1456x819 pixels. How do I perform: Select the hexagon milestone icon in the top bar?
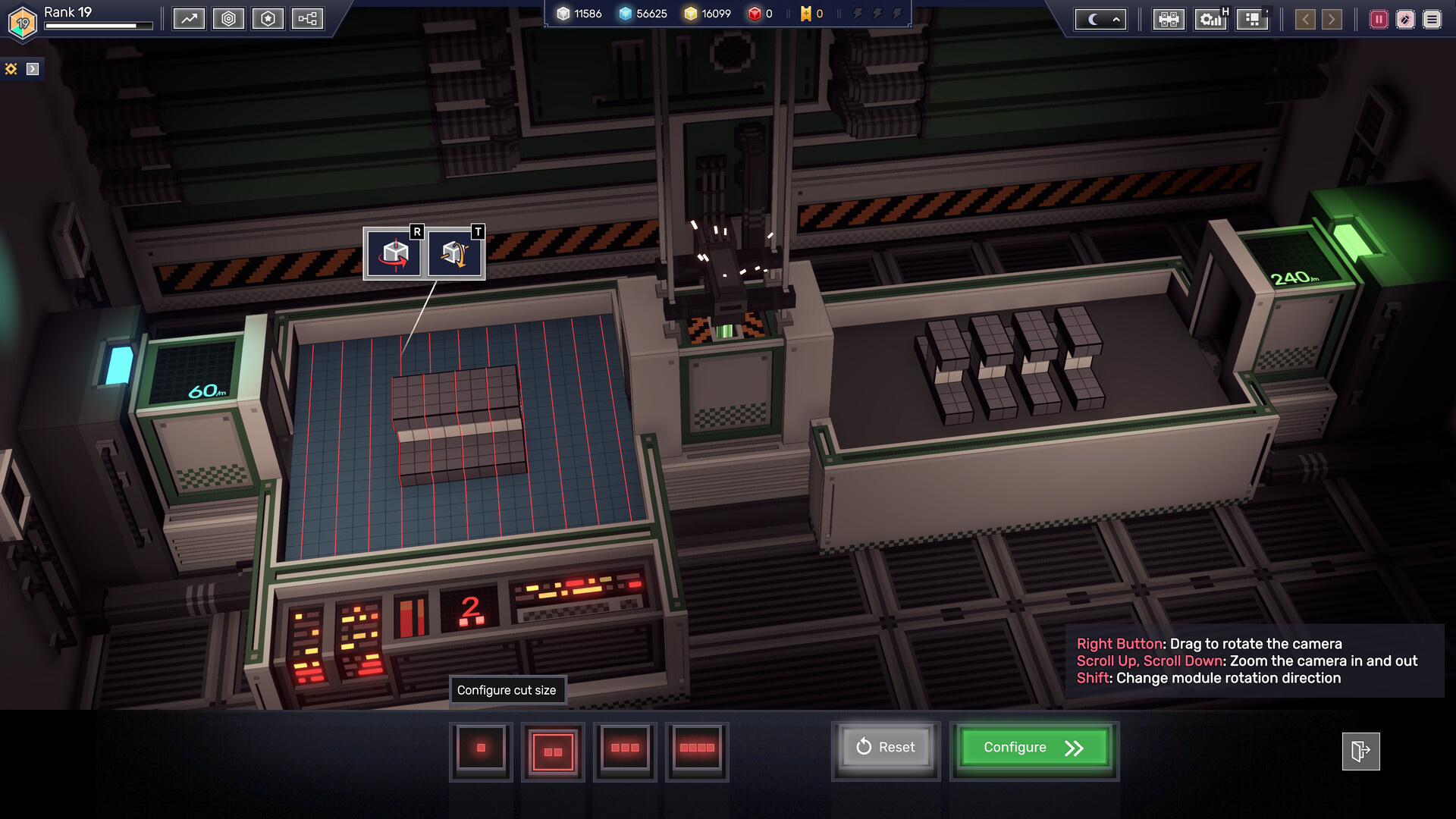point(229,19)
